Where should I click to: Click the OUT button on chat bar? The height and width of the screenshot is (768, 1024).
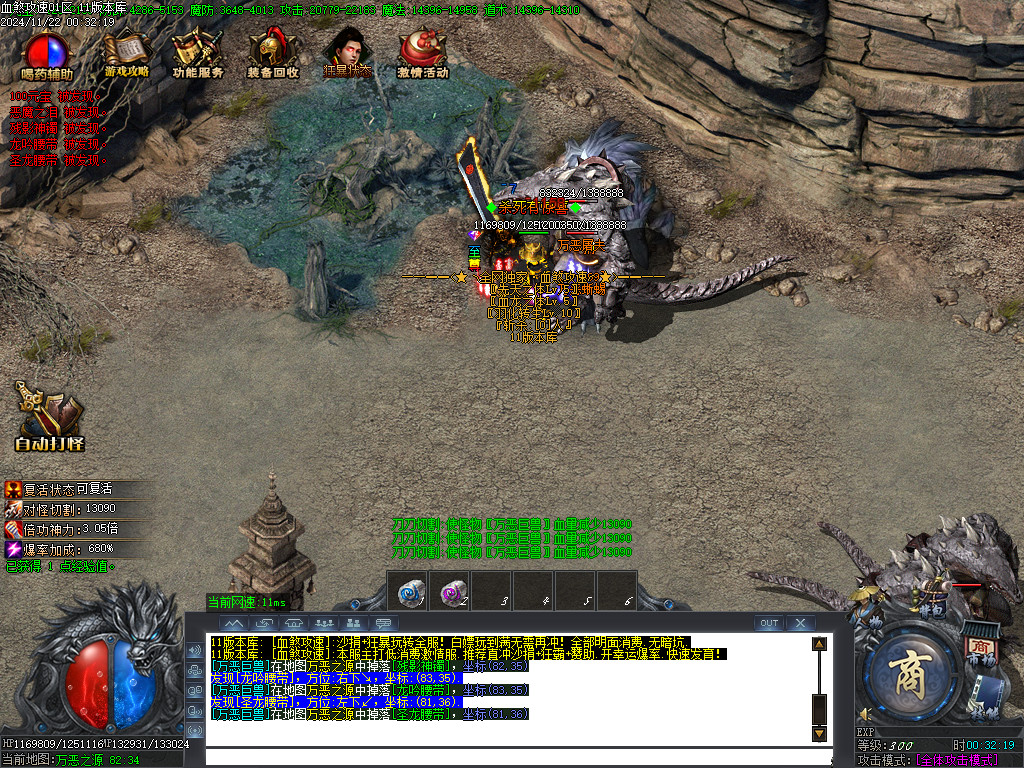click(x=768, y=623)
